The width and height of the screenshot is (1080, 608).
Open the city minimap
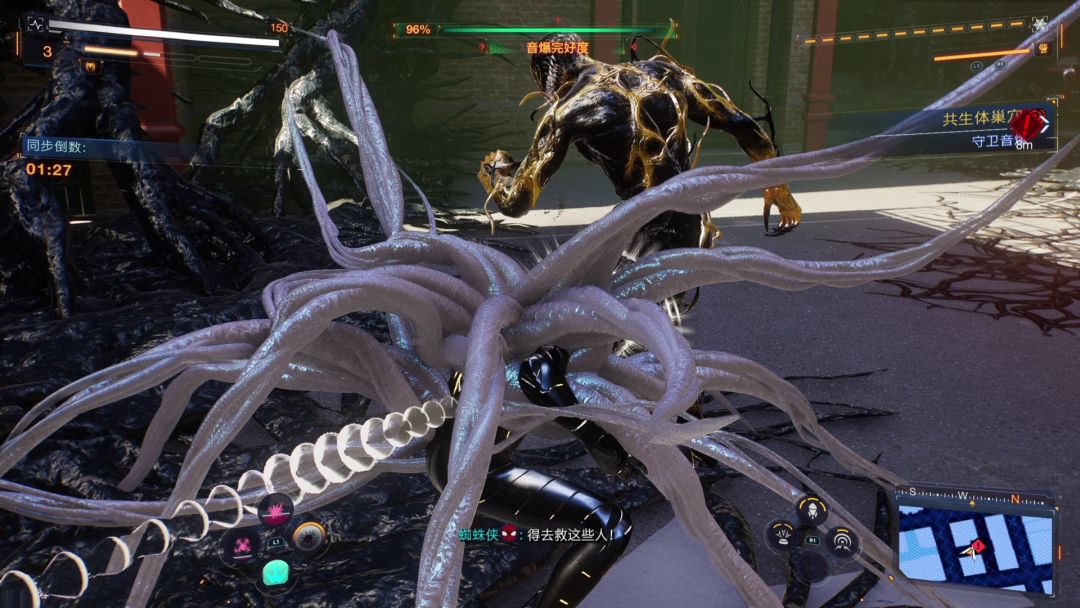click(x=975, y=546)
